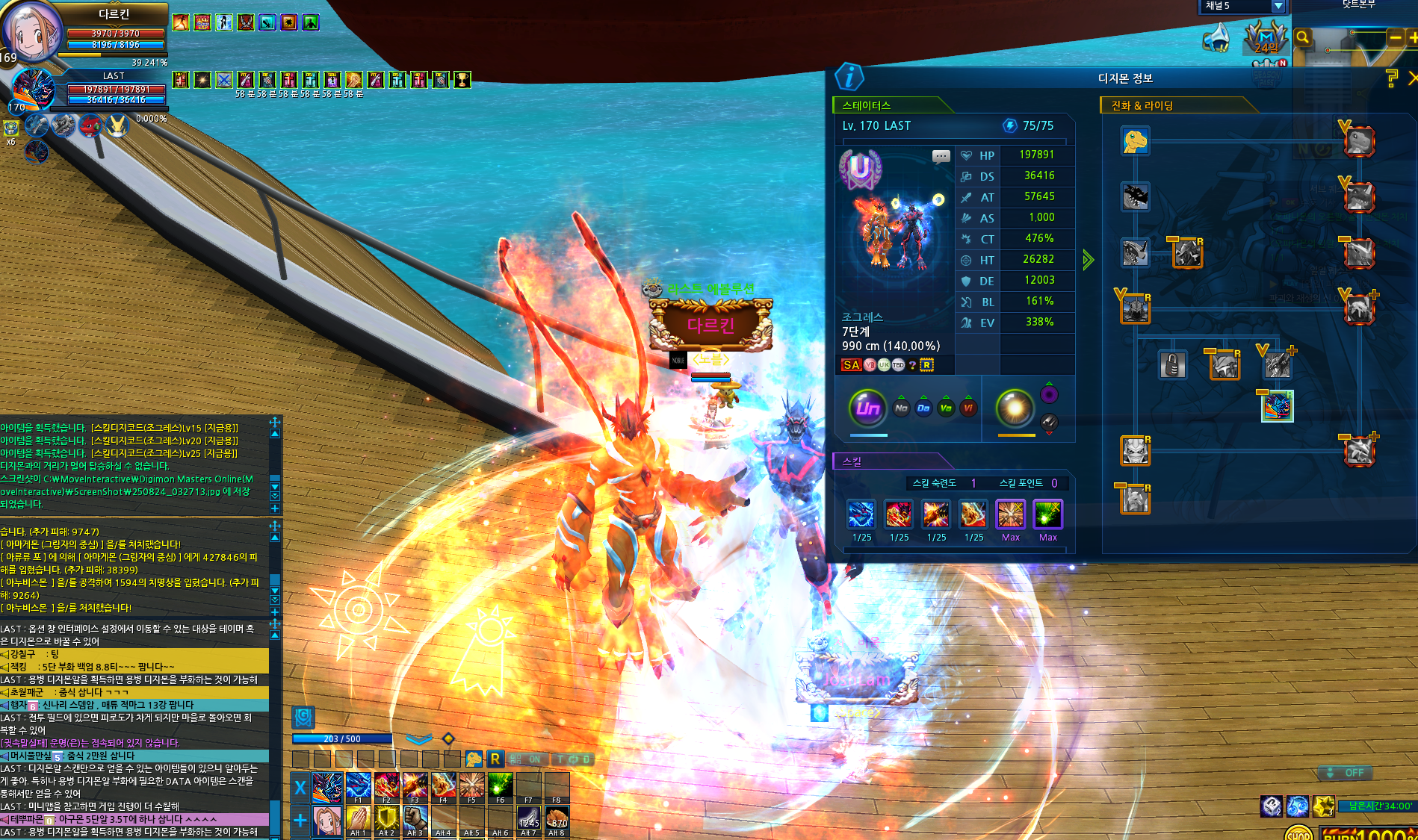Select the green burst skill marked Max
The image size is (1418, 840).
tap(1047, 514)
